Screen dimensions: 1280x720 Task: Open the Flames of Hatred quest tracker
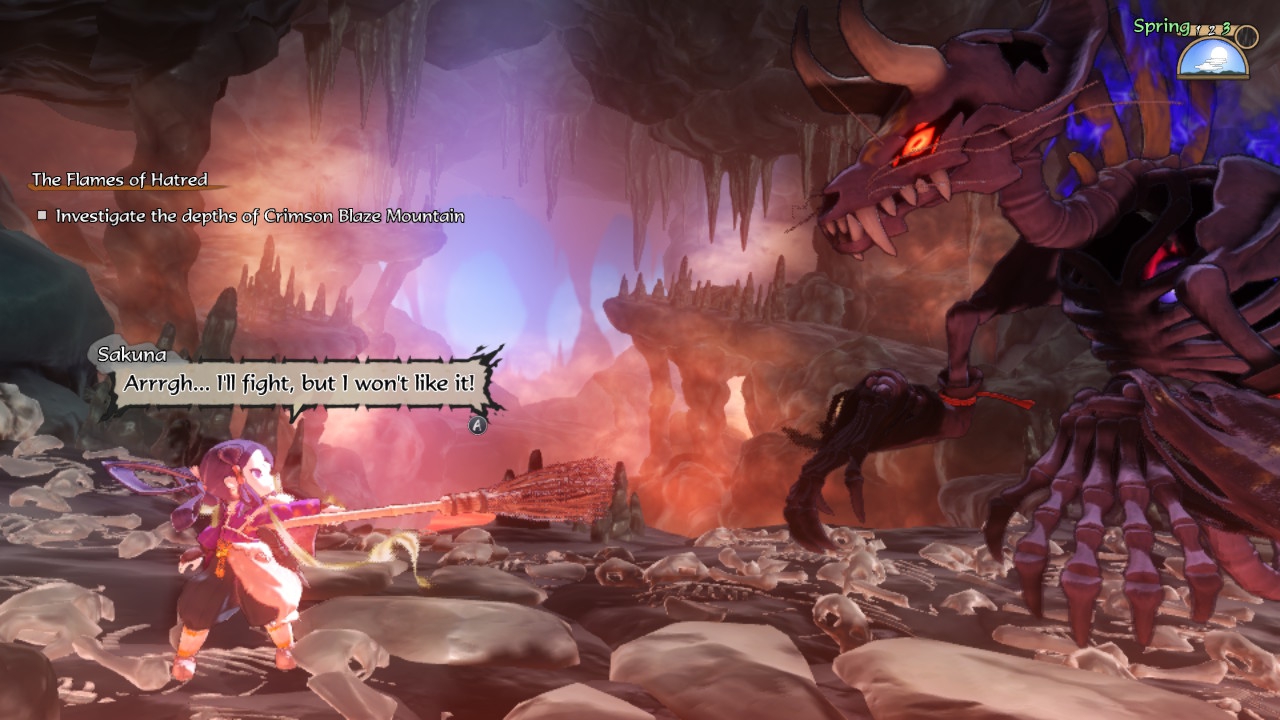coord(120,180)
